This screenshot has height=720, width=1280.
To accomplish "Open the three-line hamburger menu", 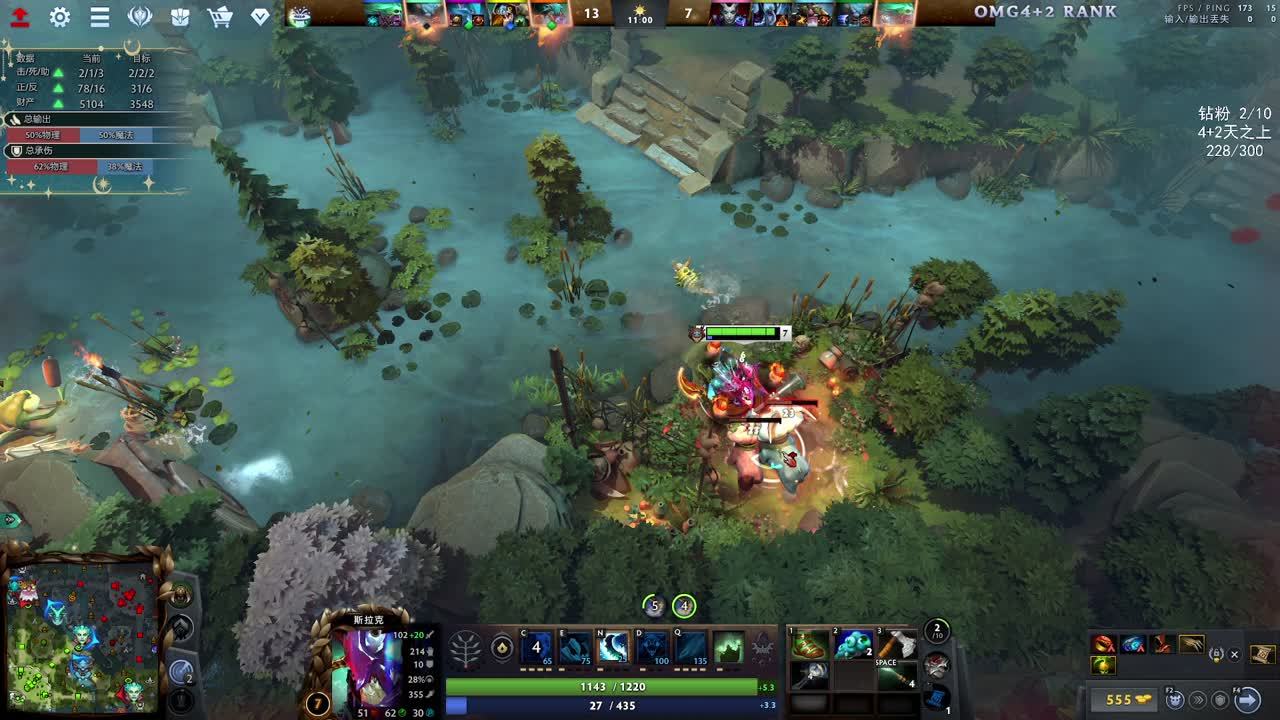I will tap(100, 16).
